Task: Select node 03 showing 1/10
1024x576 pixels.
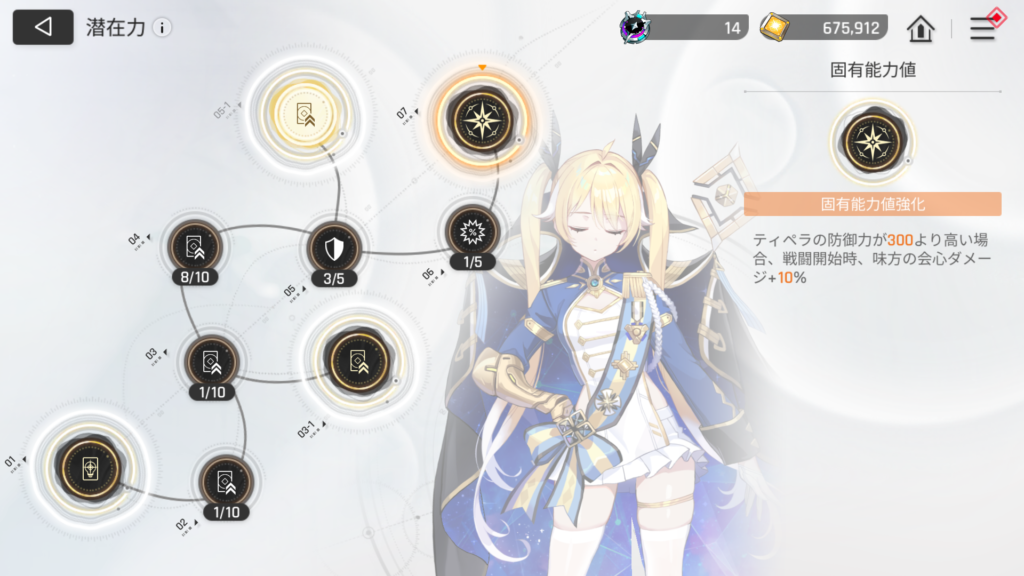Action: pyautogui.click(x=211, y=362)
